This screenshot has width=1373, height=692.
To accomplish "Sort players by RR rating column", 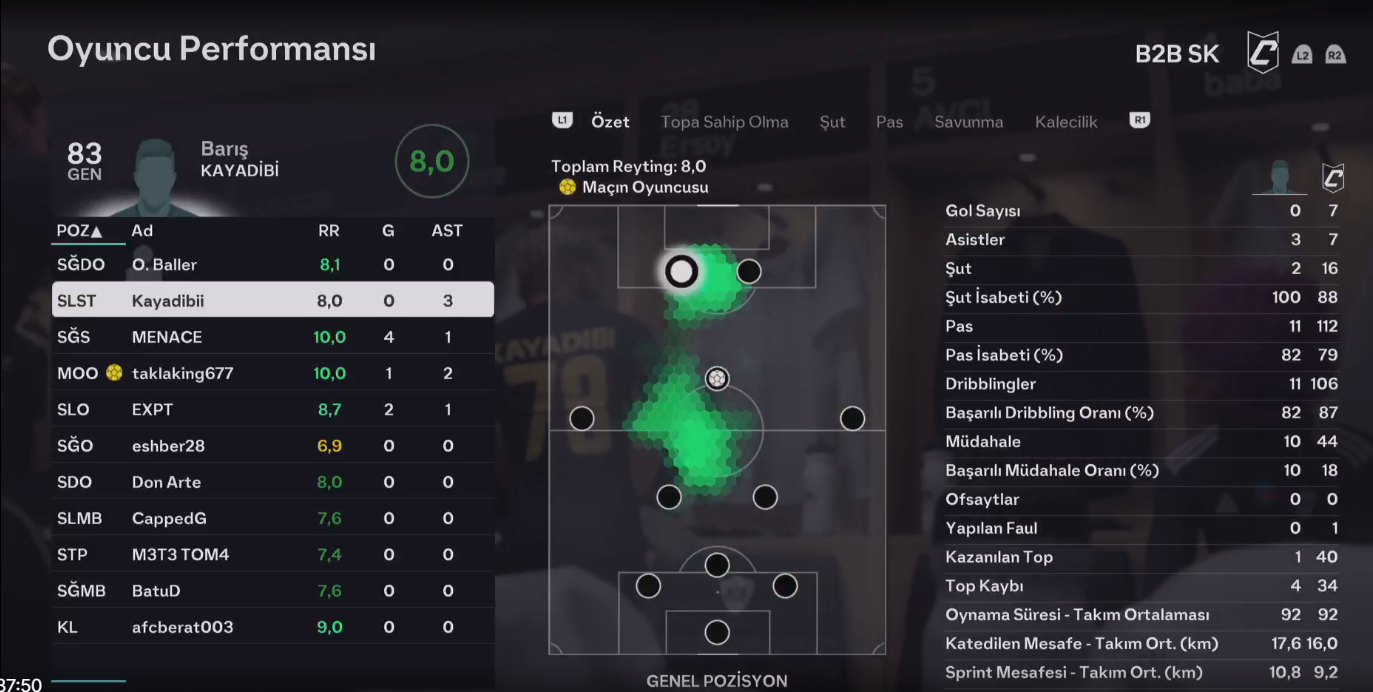I will (328, 231).
